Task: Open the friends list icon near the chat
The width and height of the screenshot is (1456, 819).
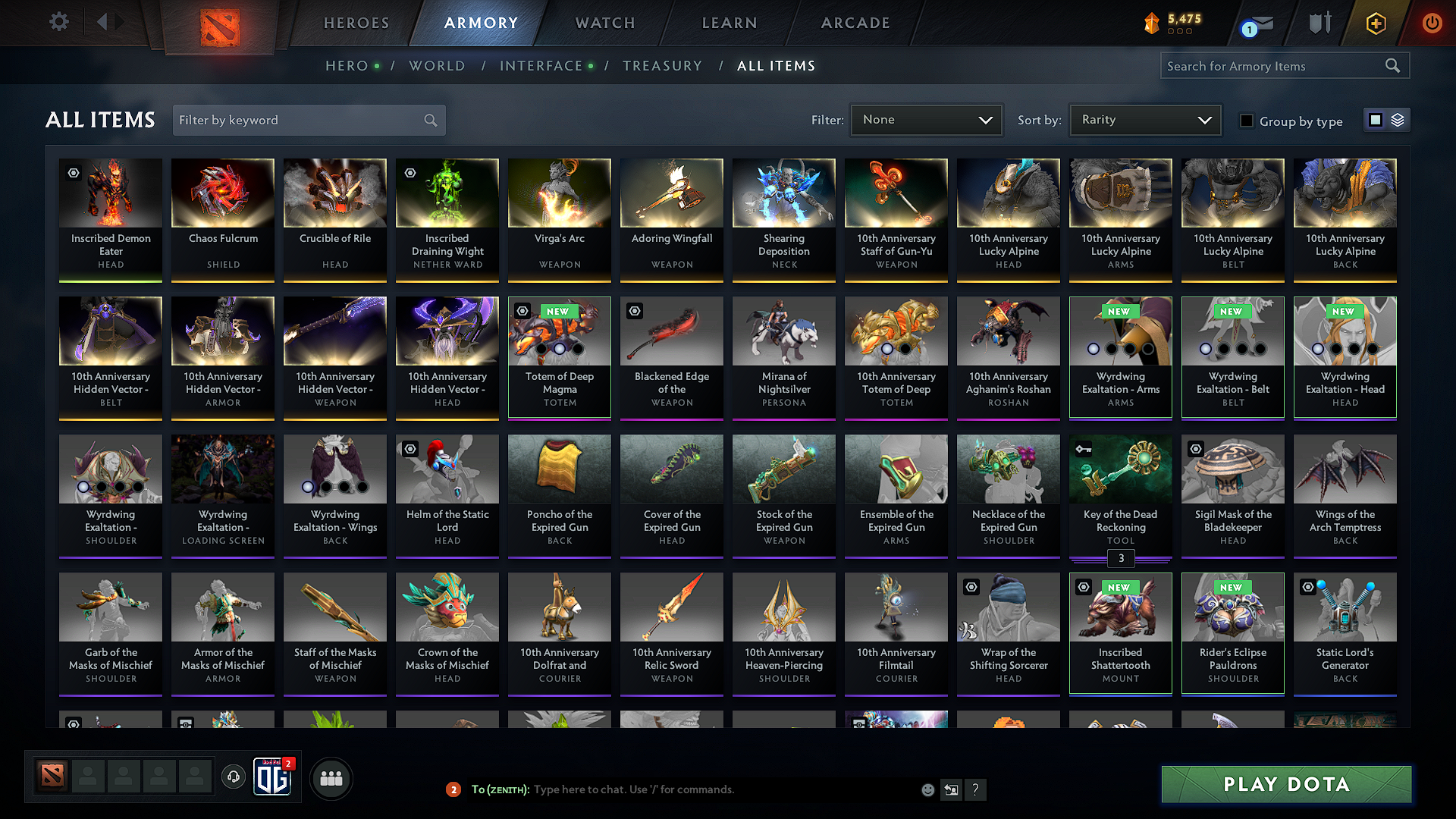Action: [x=331, y=777]
